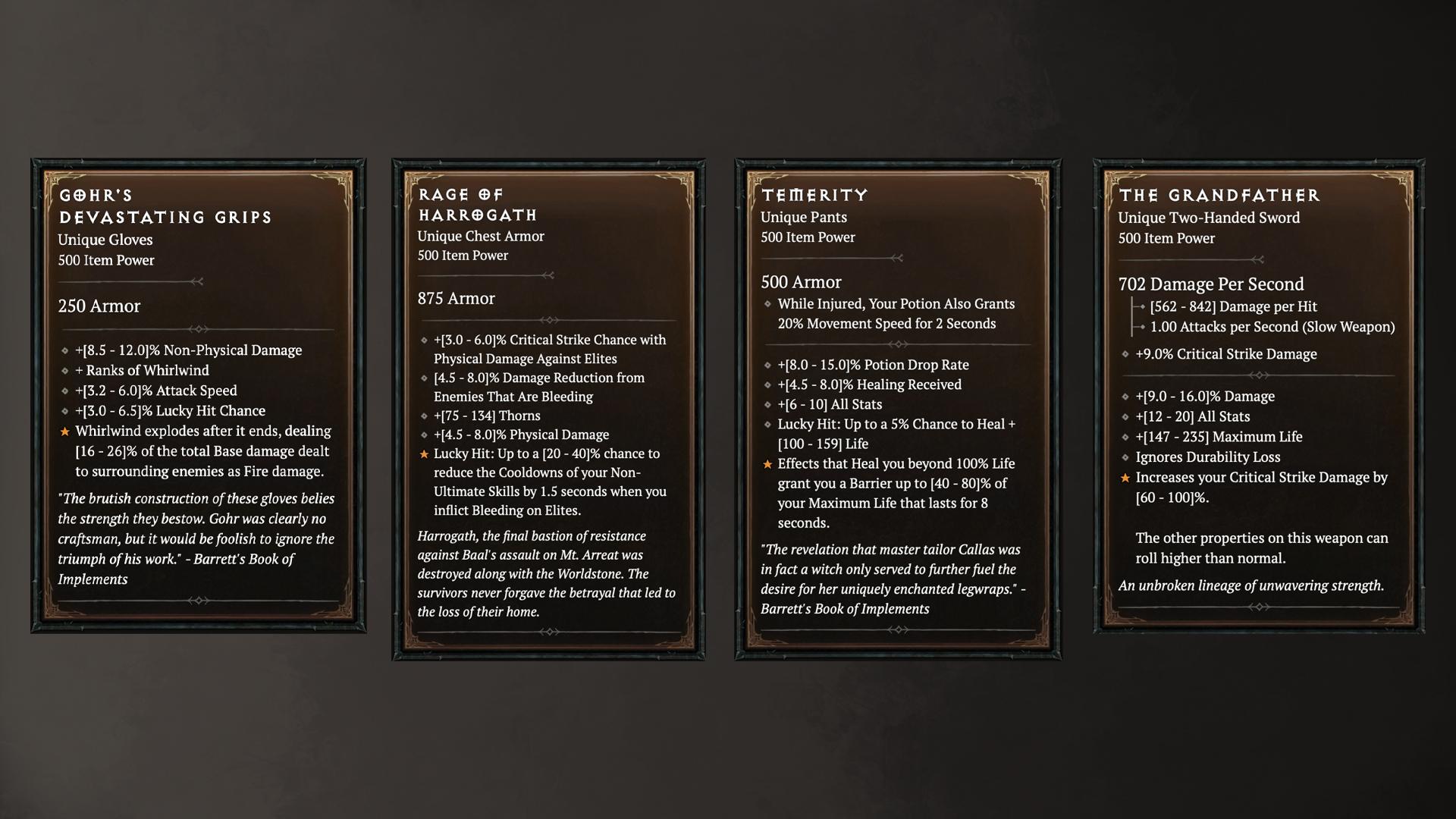Image resolution: width=1456 pixels, height=819 pixels.
Task: Toggle the While Injured potion affix on Temerity
Action: pyautogui.click(x=895, y=313)
